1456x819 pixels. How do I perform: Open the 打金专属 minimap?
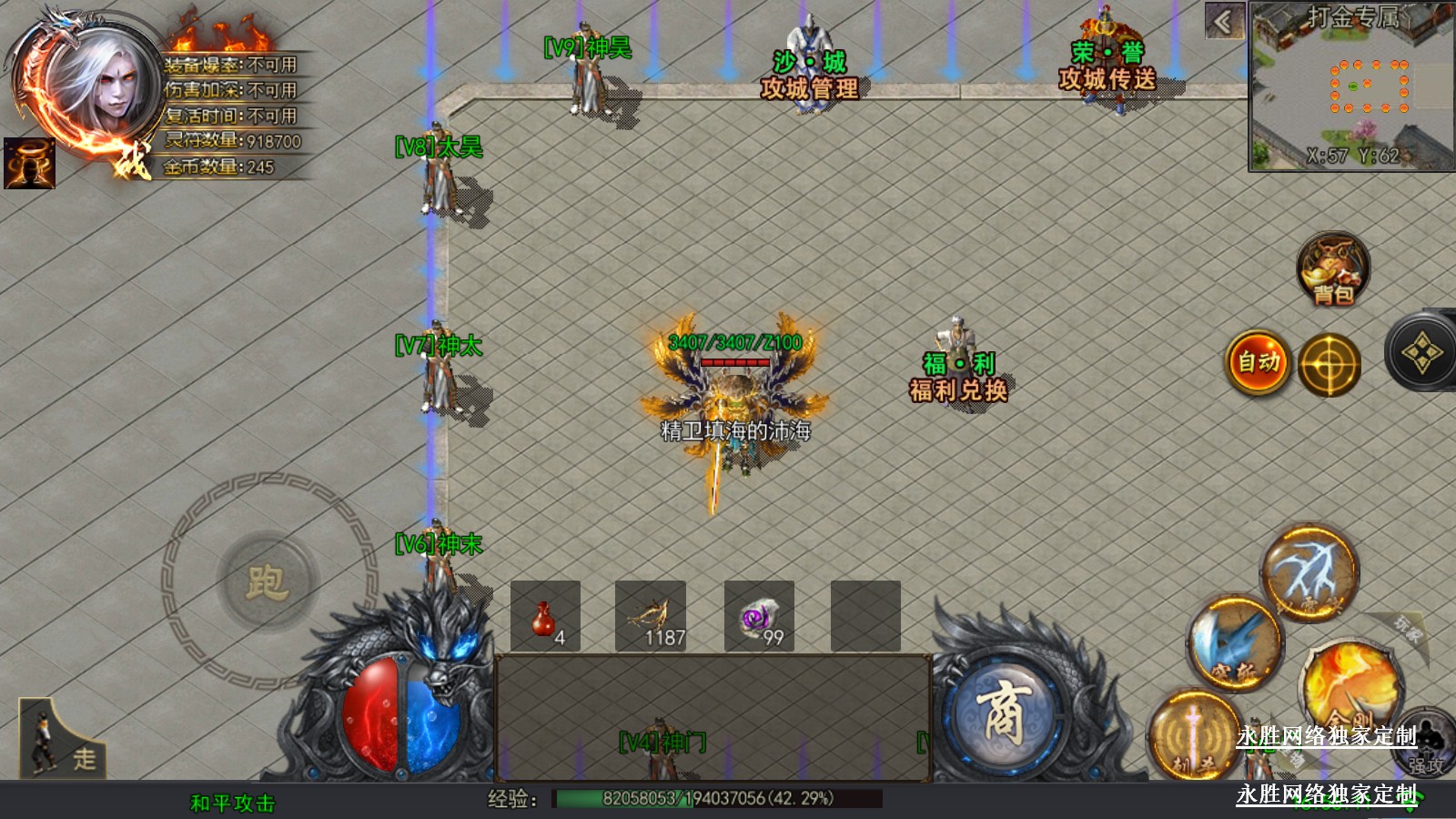point(1351,86)
